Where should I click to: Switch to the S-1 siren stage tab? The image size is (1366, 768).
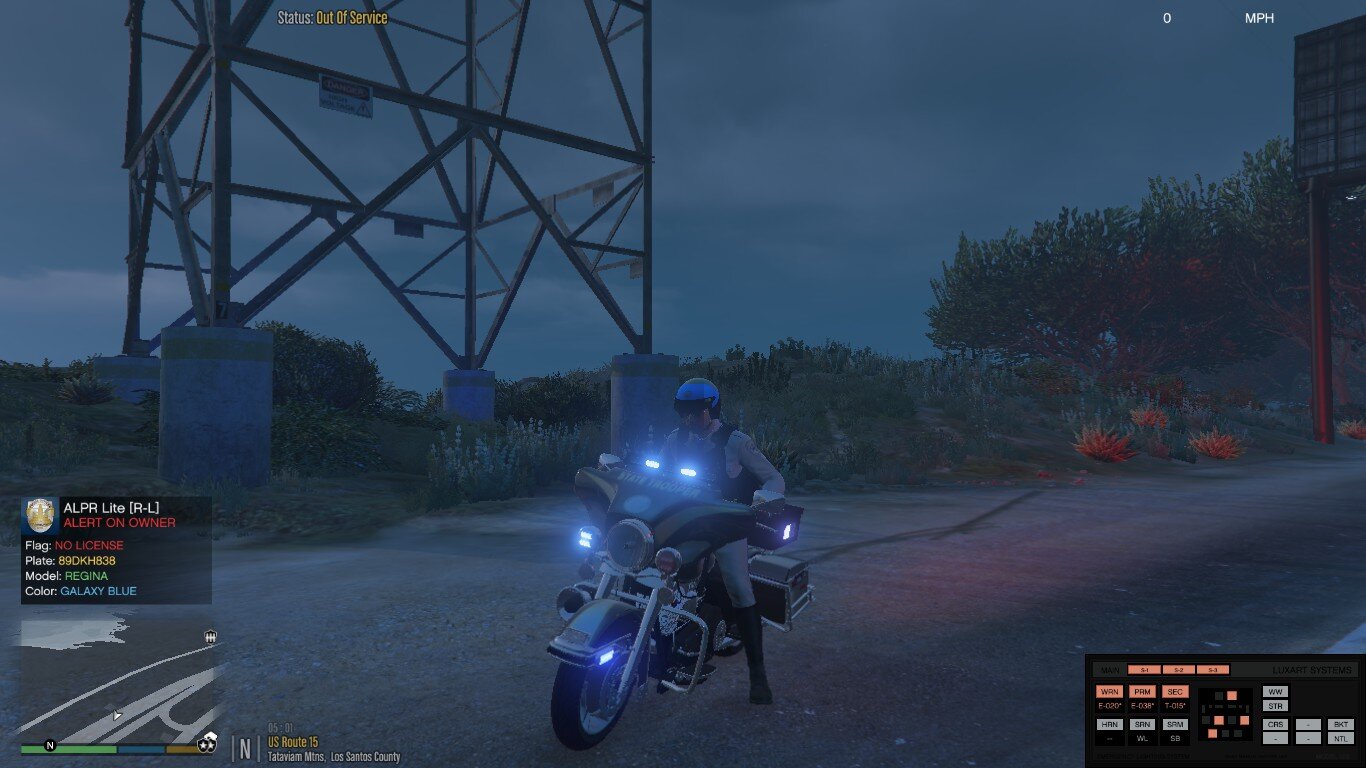[1145, 670]
